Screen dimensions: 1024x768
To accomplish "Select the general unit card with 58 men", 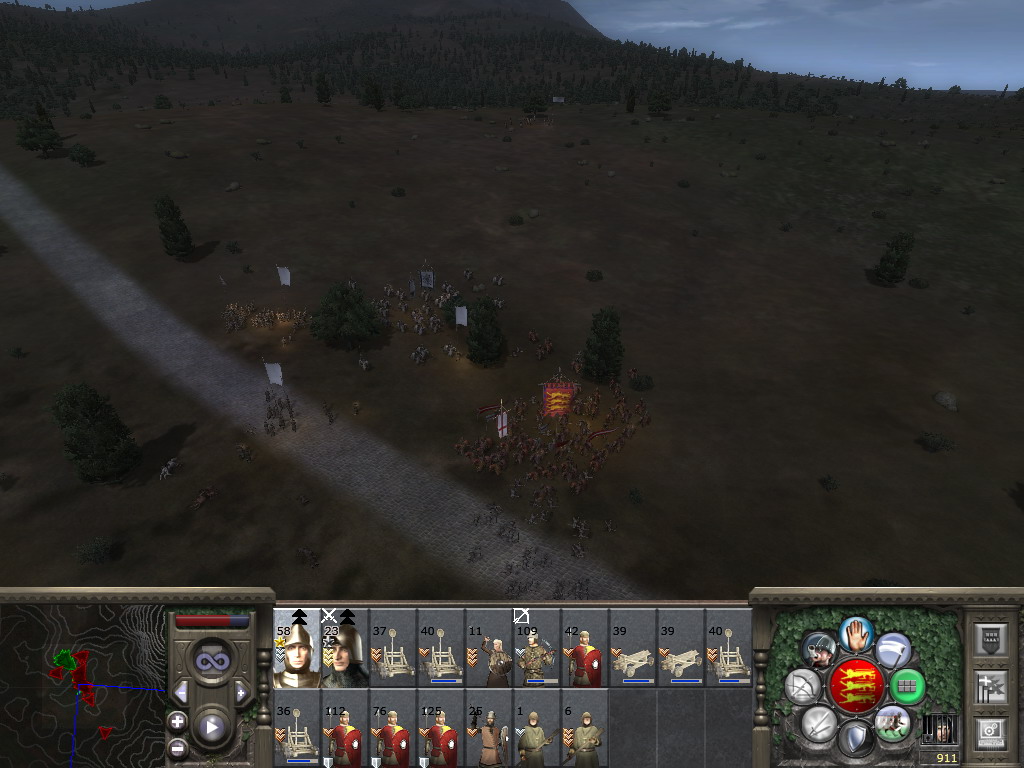I will point(297,647).
